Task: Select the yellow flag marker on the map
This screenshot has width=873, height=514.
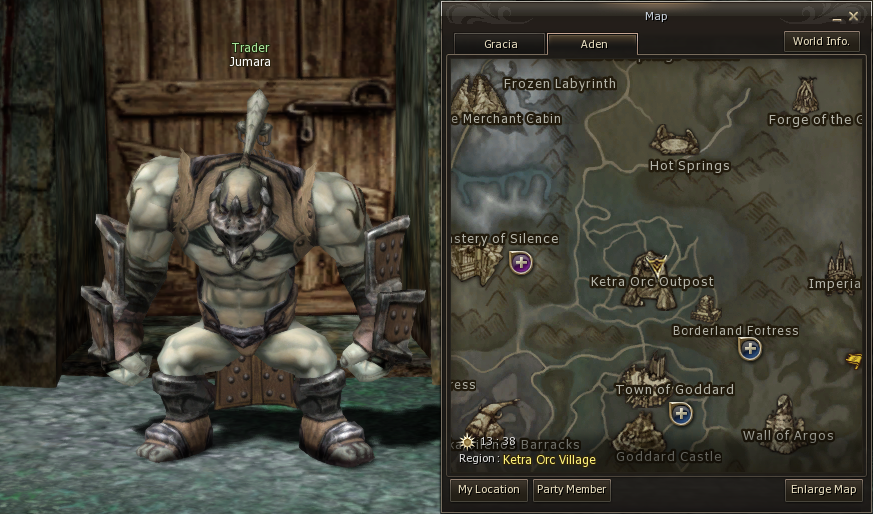Action: click(853, 360)
